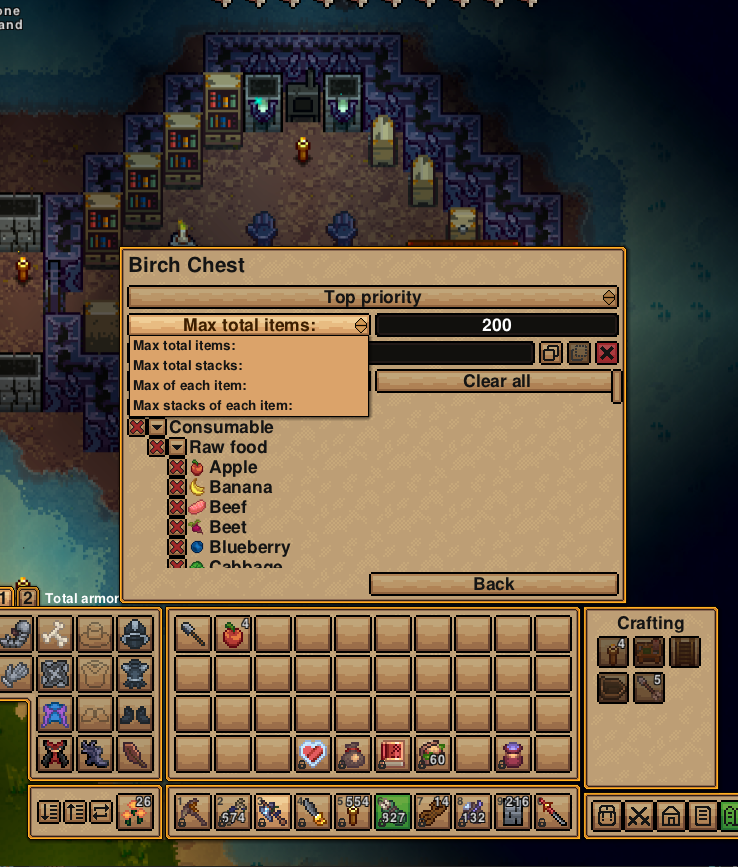The image size is (738, 867).
Task: Go Back from chest filter settings
Action: coord(493,584)
